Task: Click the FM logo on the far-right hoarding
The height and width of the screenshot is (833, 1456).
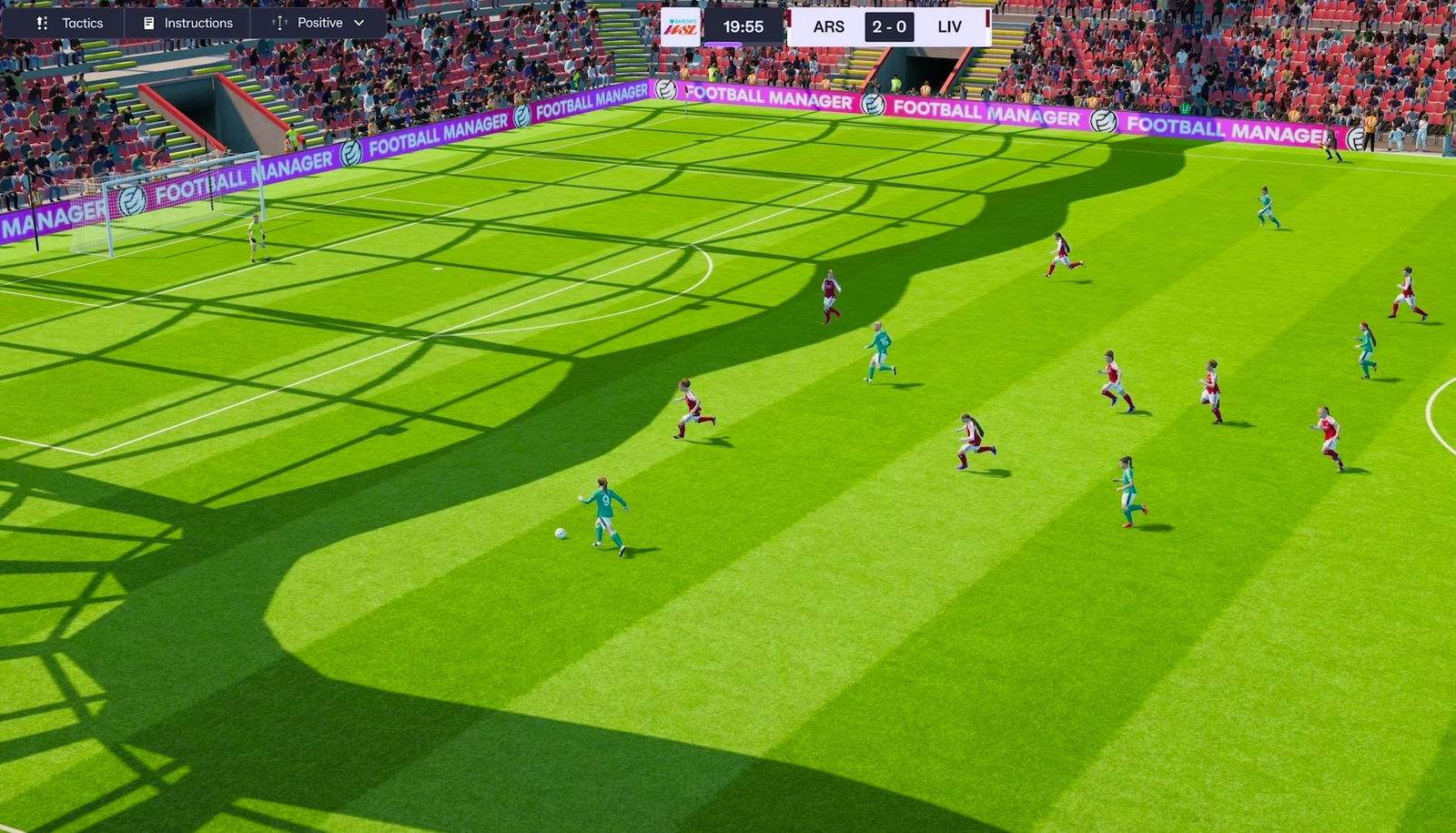Action: pos(1358,137)
